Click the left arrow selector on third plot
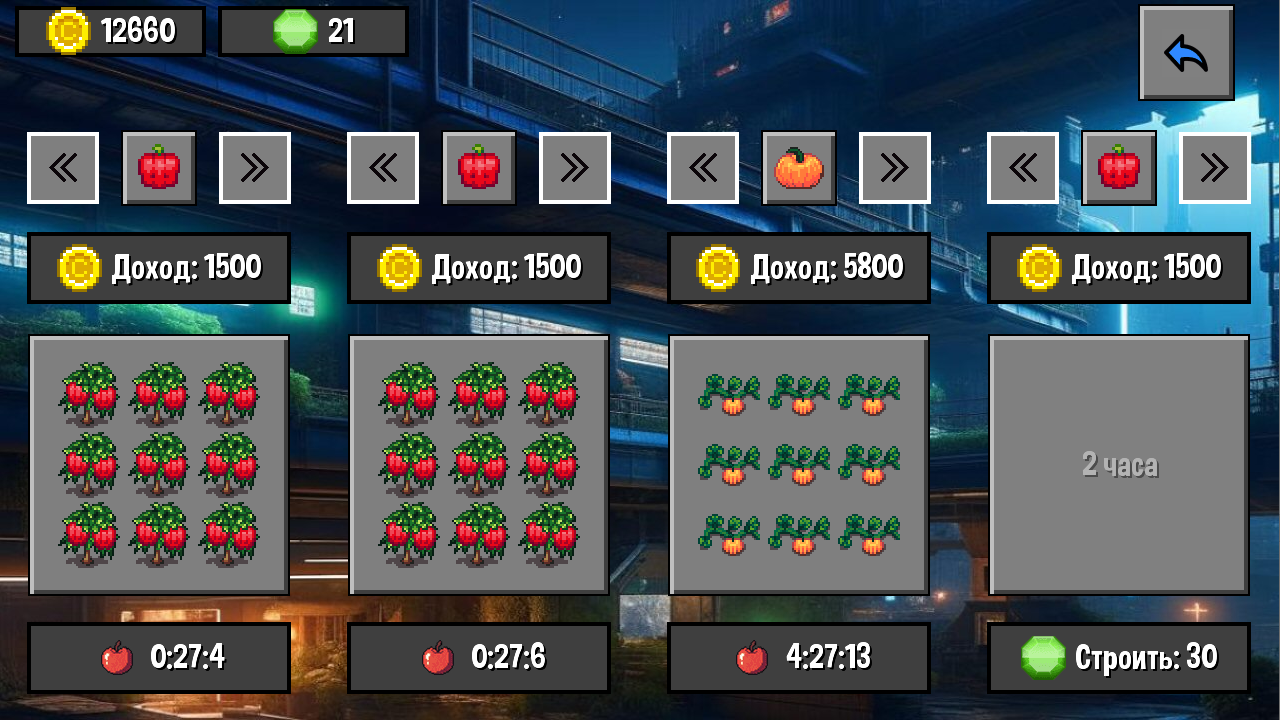This screenshot has width=1280, height=720. 703,167
